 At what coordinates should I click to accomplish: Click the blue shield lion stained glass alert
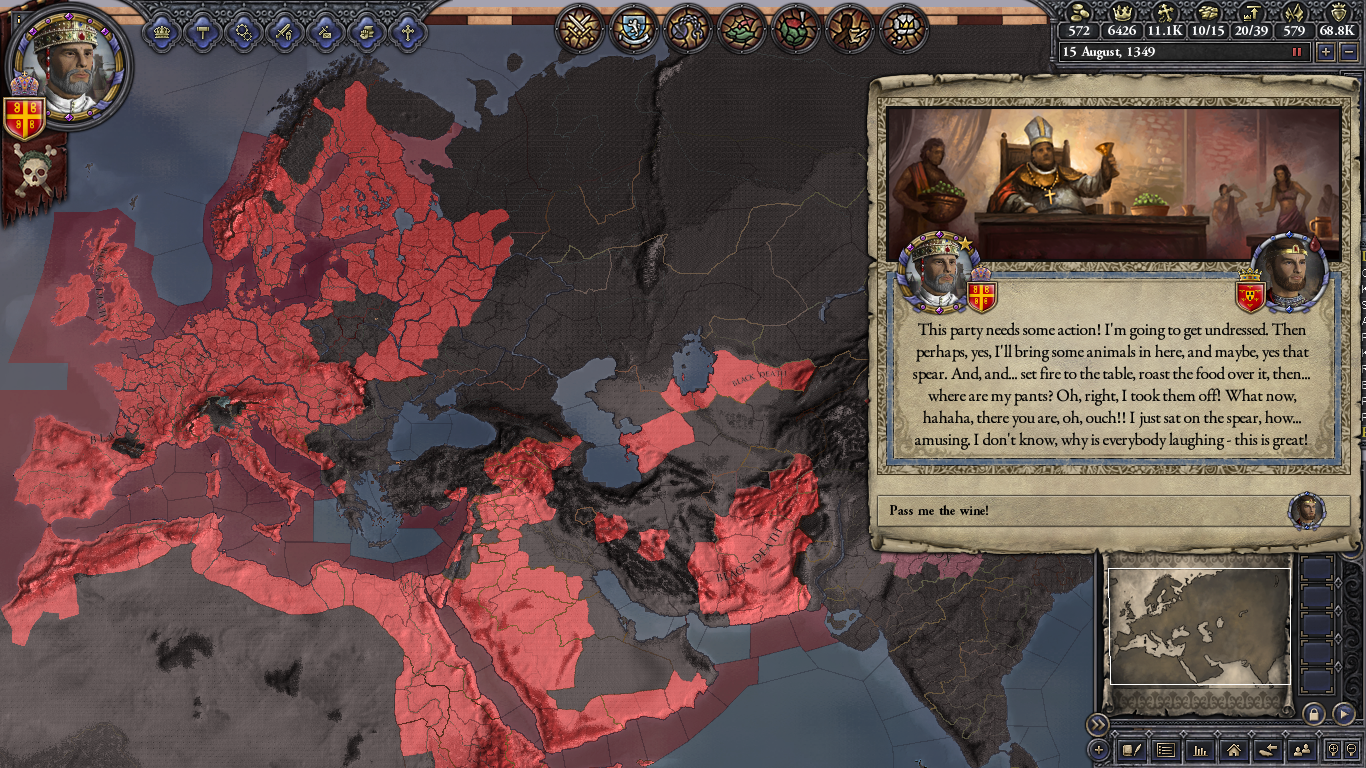coord(634,28)
